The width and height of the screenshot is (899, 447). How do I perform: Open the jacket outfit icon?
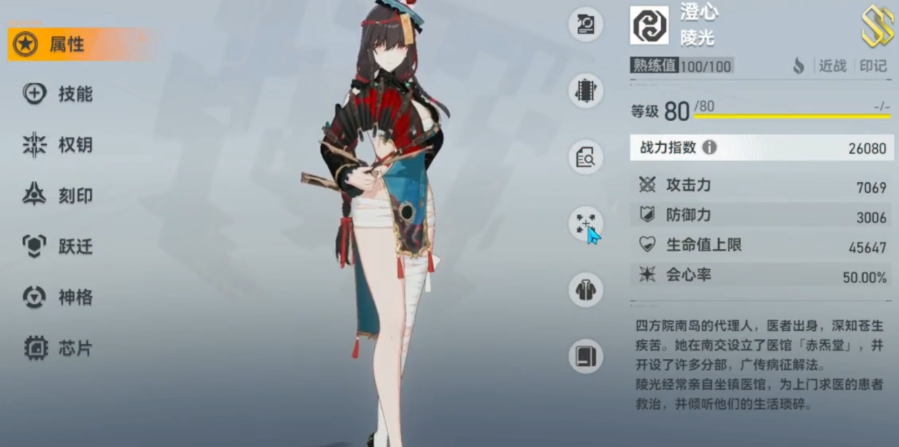click(x=586, y=290)
